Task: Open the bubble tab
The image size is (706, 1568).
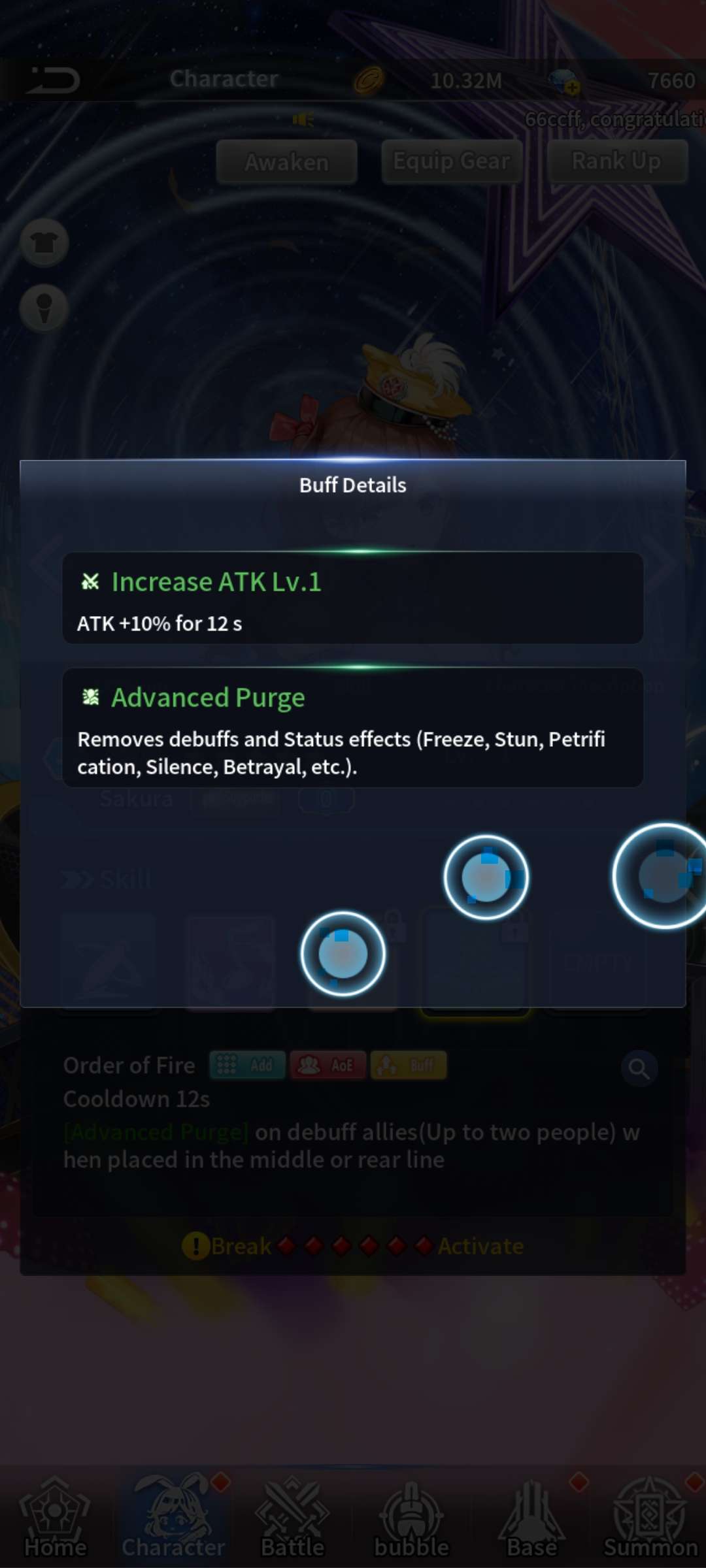Action: (x=411, y=1517)
